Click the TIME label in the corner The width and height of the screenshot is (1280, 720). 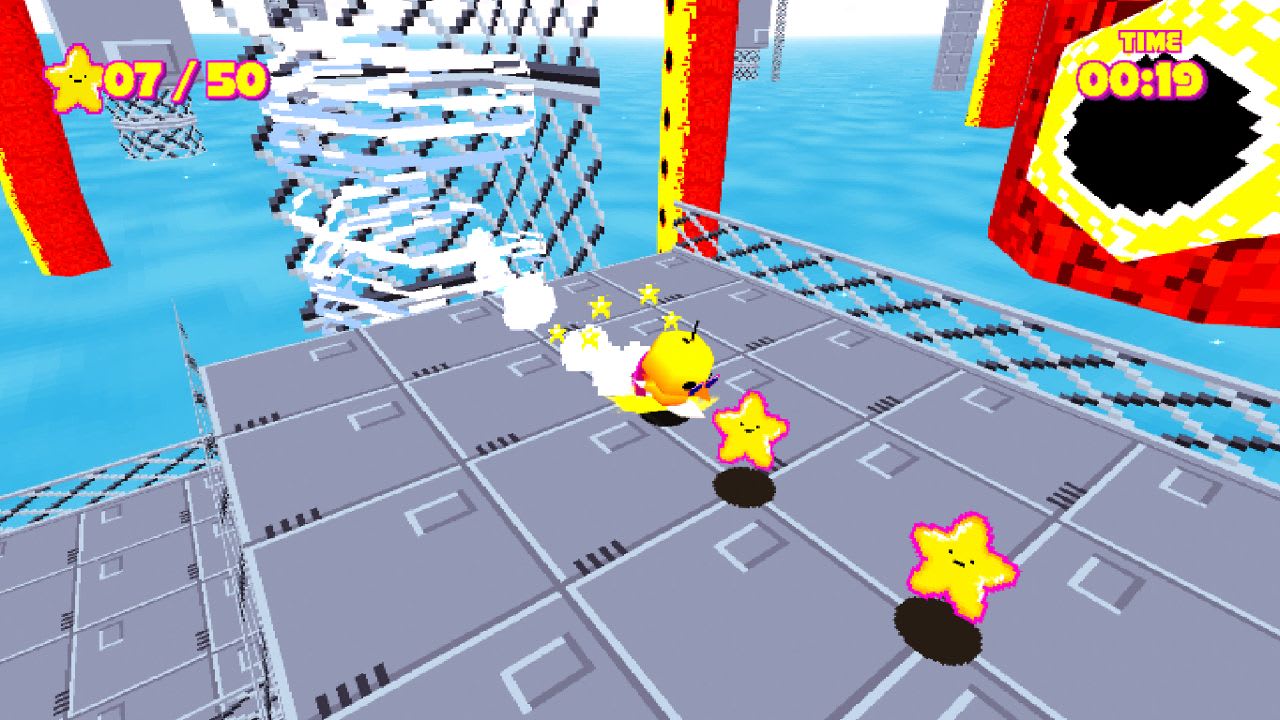pyautogui.click(x=1148, y=41)
